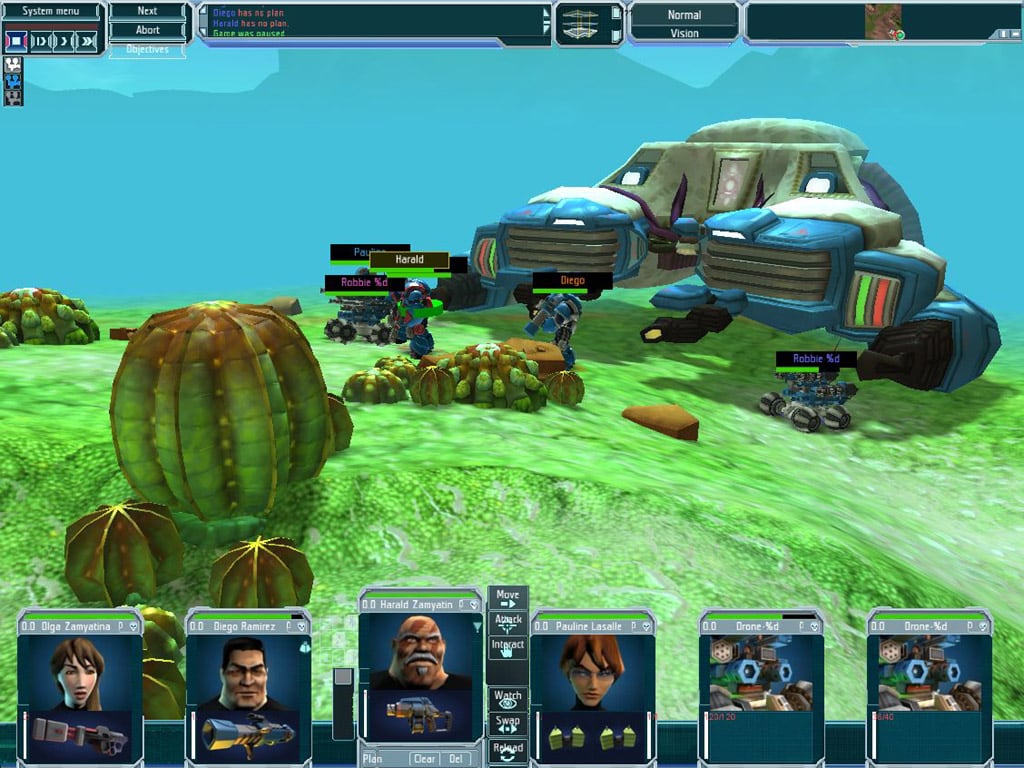Activate the Watch command

(508, 698)
